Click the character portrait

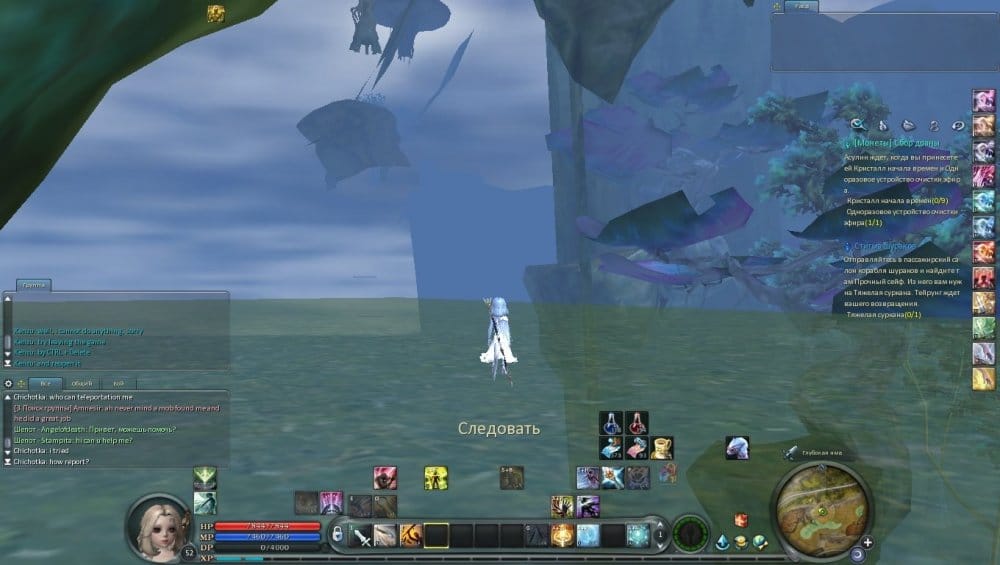point(156,526)
